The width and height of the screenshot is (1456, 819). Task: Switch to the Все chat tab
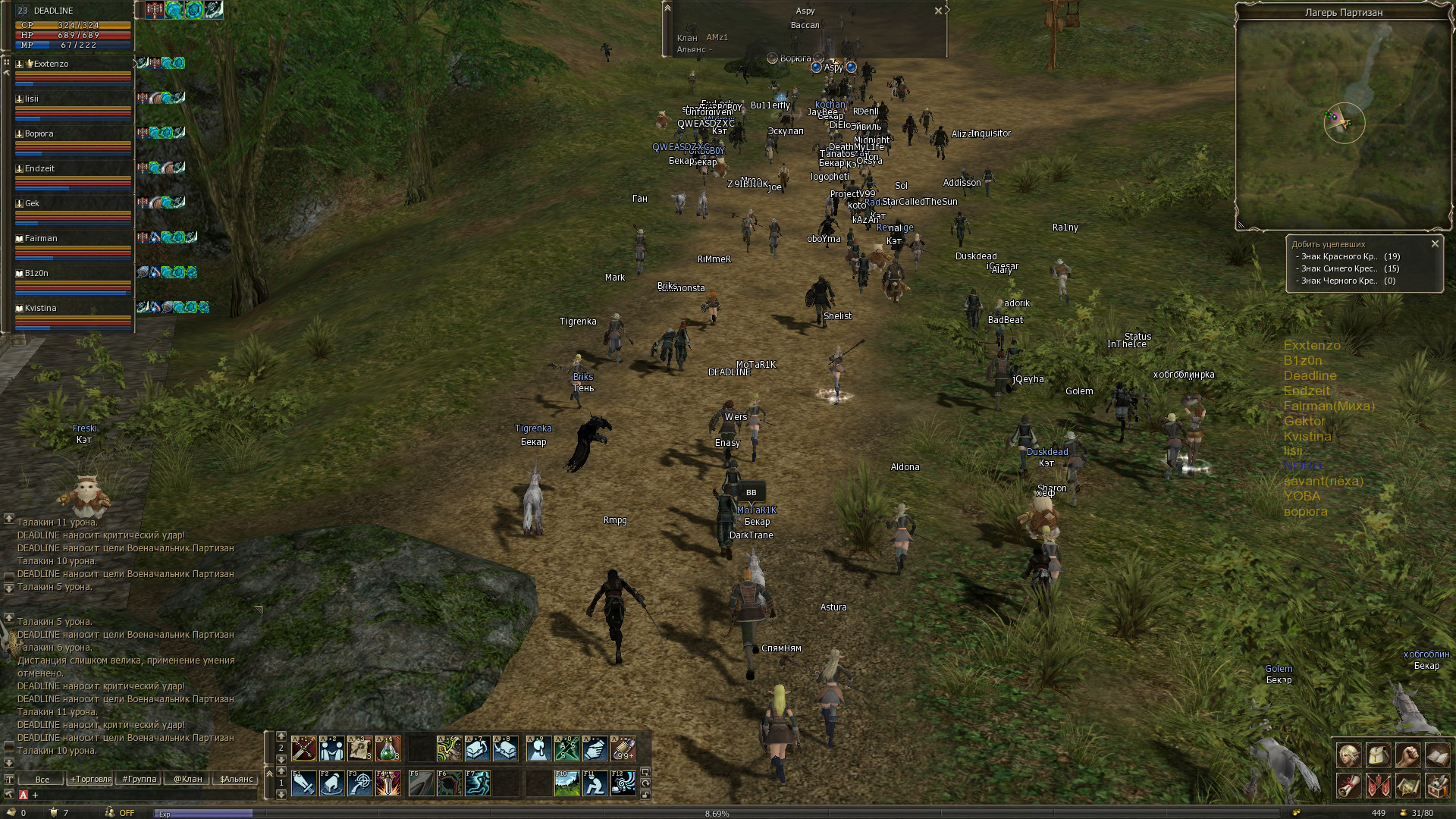click(42, 779)
